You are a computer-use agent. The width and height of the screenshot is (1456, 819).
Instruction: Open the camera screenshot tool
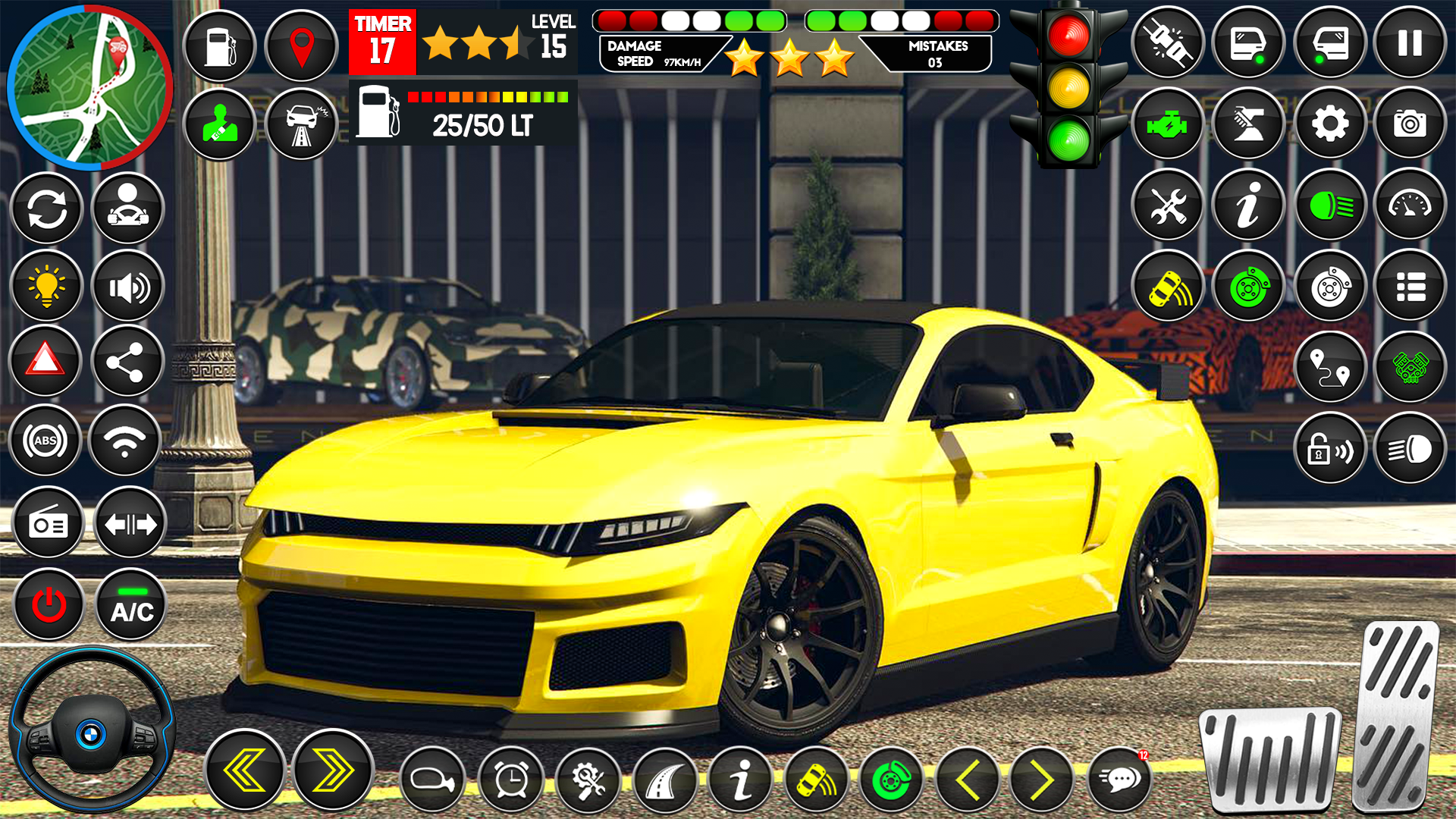click(x=1410, y=124)
